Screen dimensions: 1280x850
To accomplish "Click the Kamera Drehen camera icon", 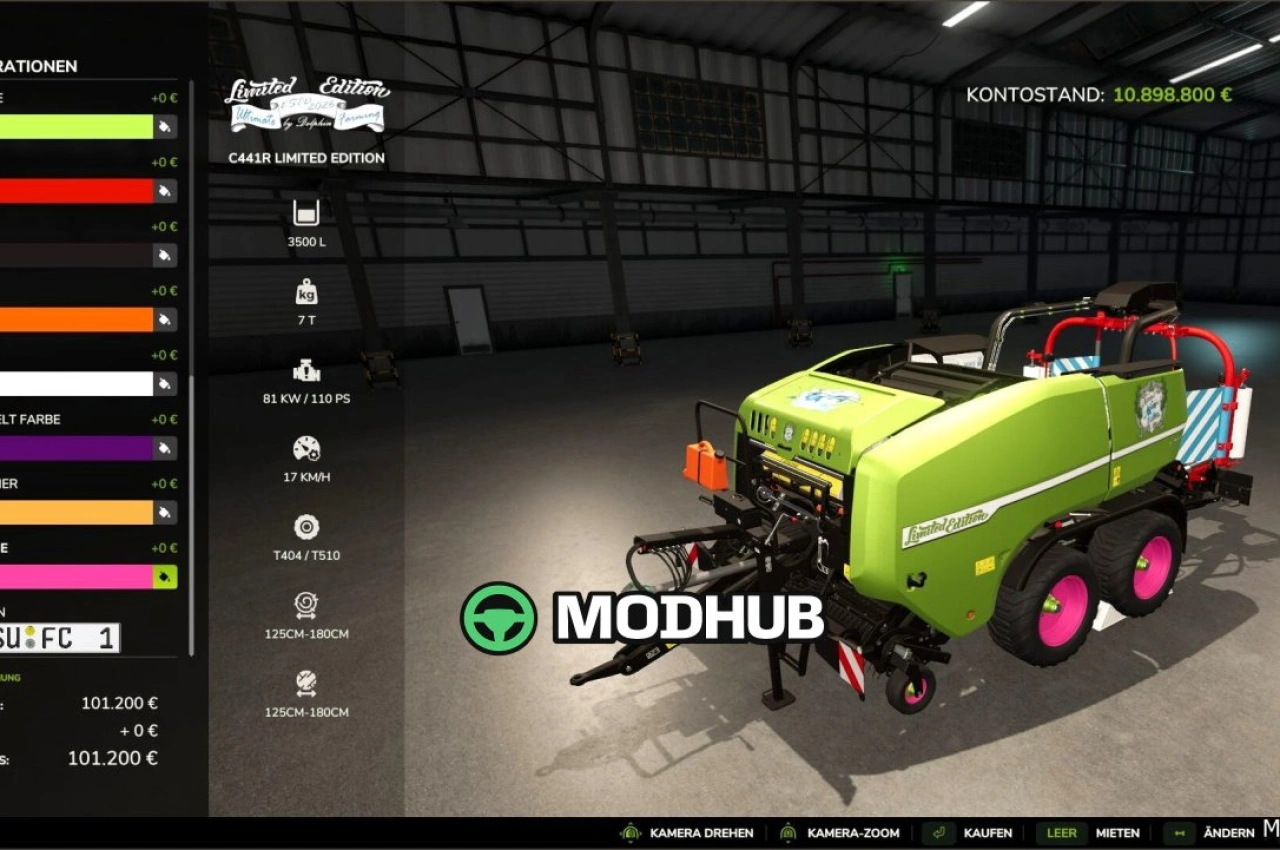I will (629, 833).
